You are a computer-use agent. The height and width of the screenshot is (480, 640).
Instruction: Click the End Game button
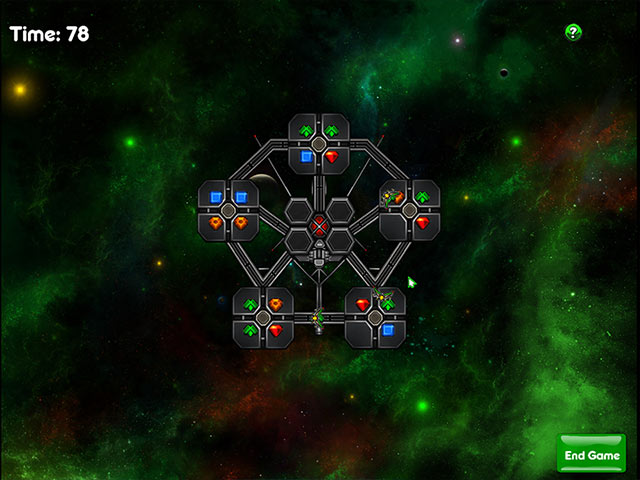[x=591, y=454]
